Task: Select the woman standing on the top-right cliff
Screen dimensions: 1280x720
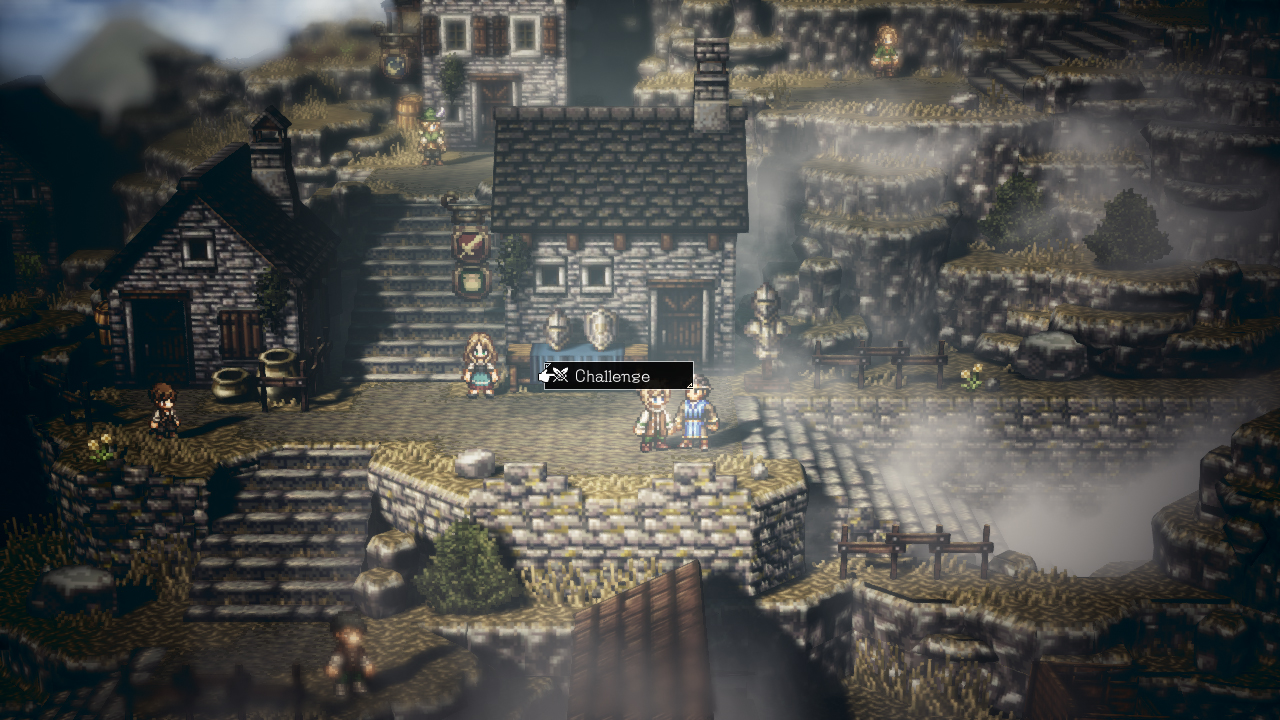Action: (x=888, y=47)
